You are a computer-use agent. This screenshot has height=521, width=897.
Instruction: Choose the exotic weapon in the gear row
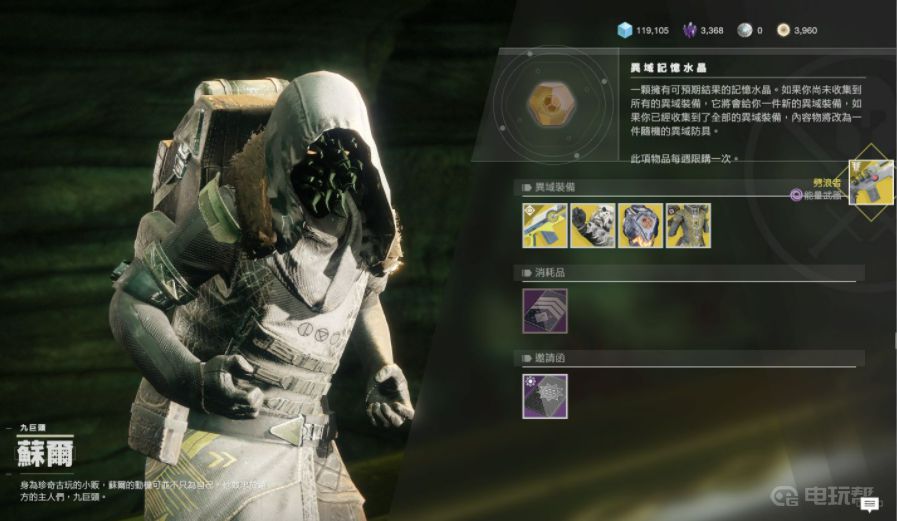tap(544, 225)
